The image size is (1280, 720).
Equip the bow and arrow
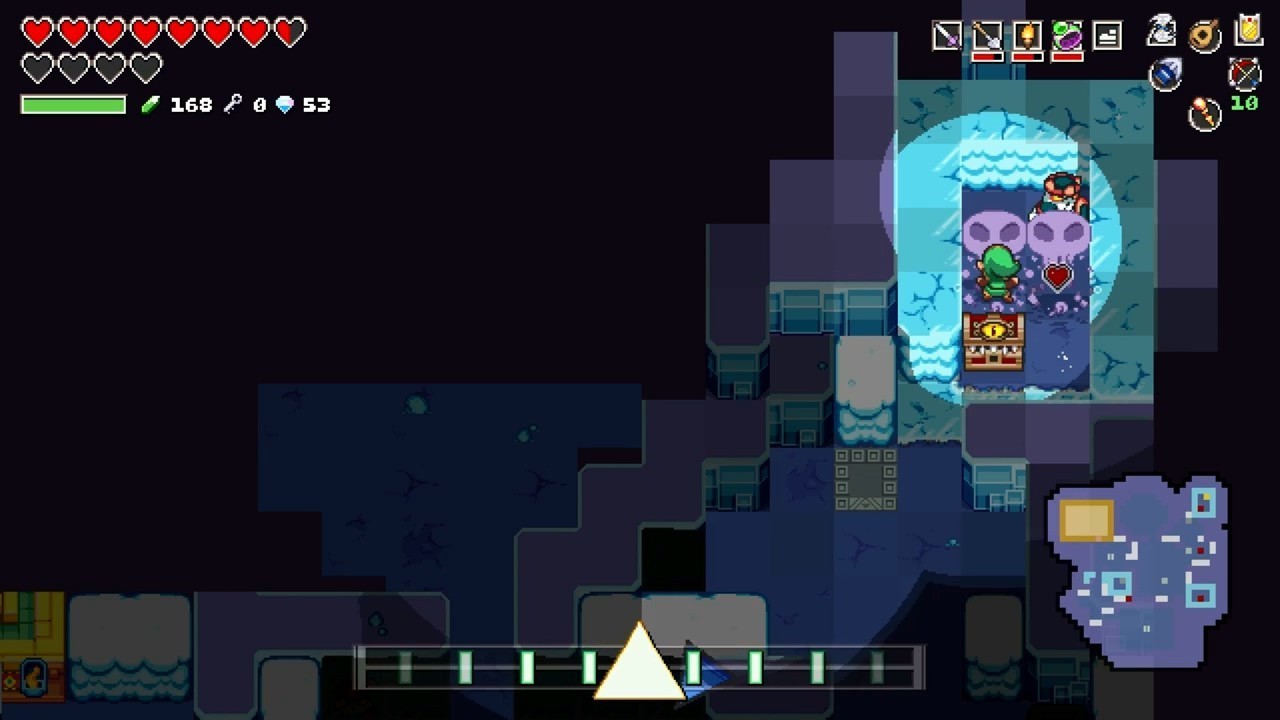(1244, 73)
